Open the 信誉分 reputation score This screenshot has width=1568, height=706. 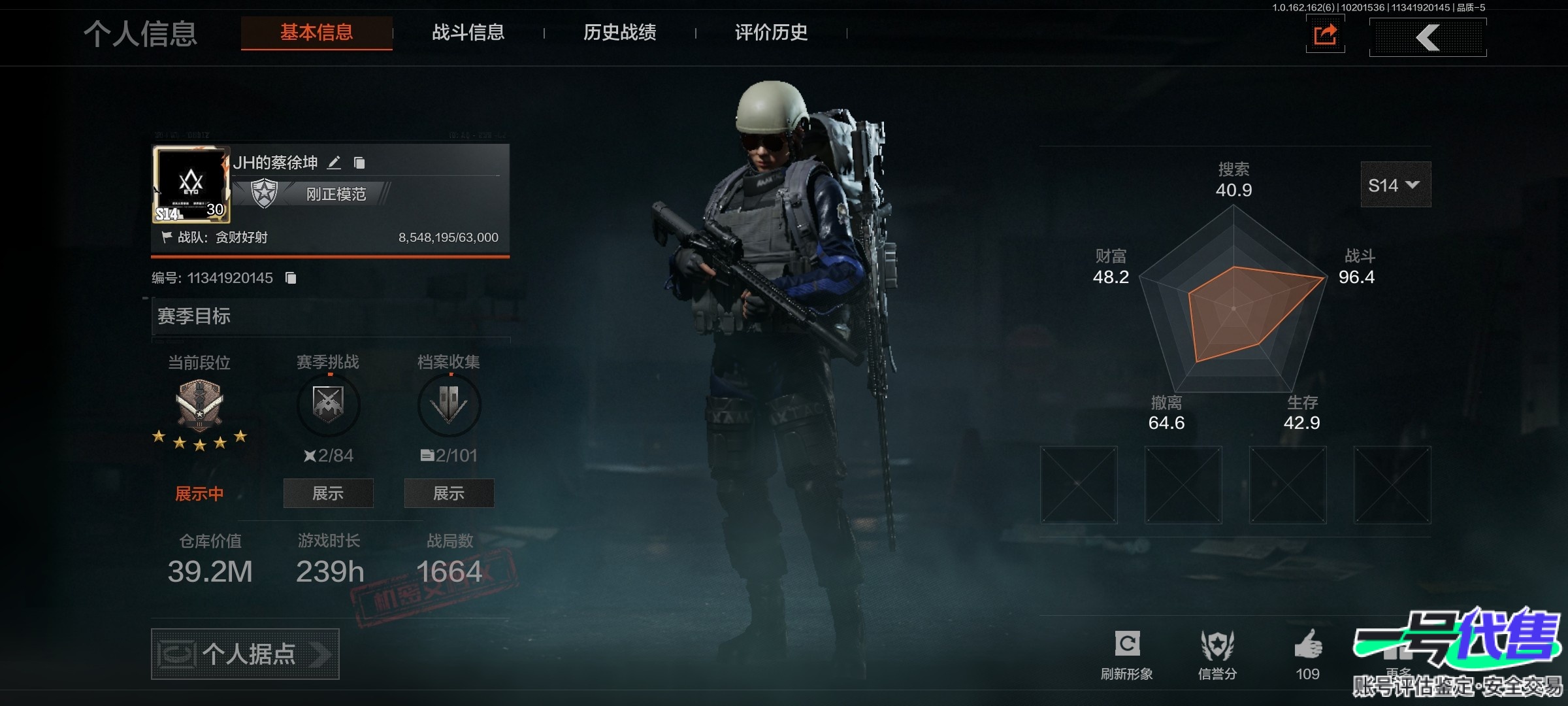1217,646
